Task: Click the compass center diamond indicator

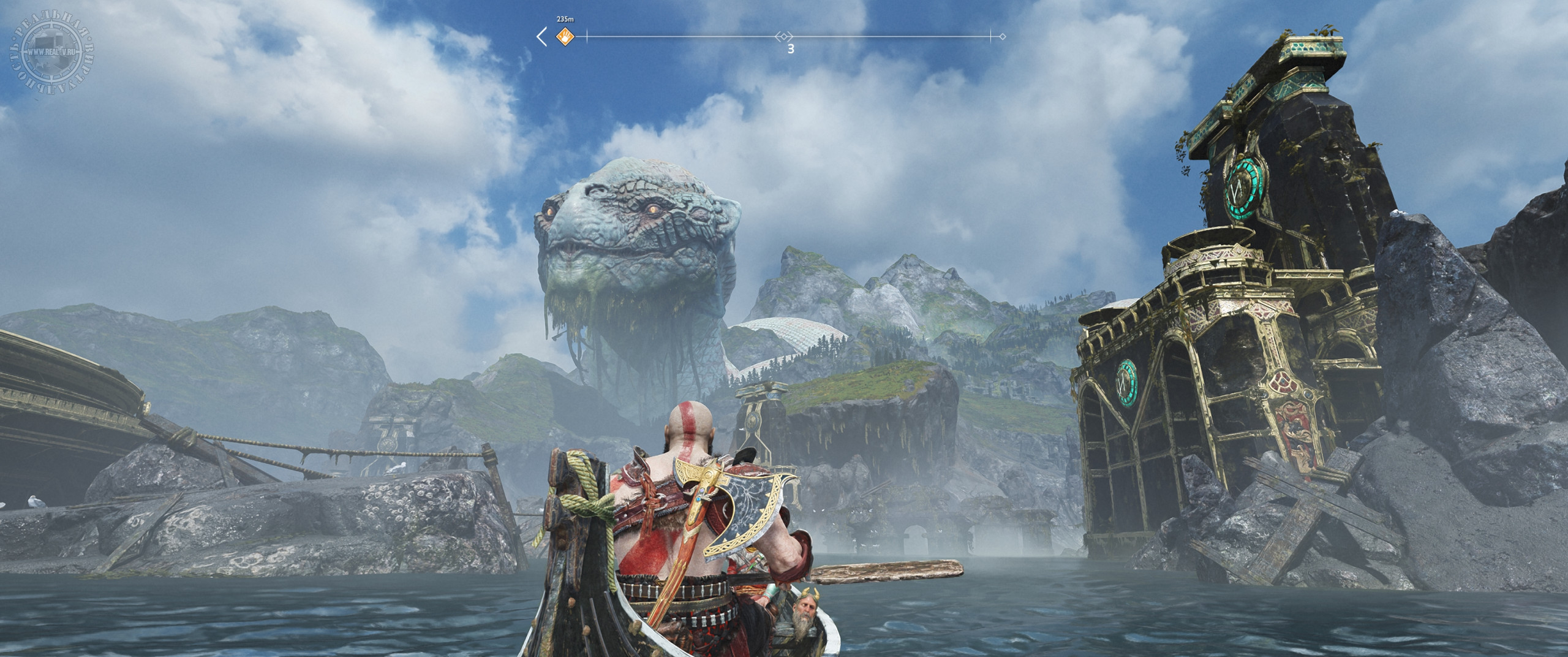Action: click(x=784, y=37)
